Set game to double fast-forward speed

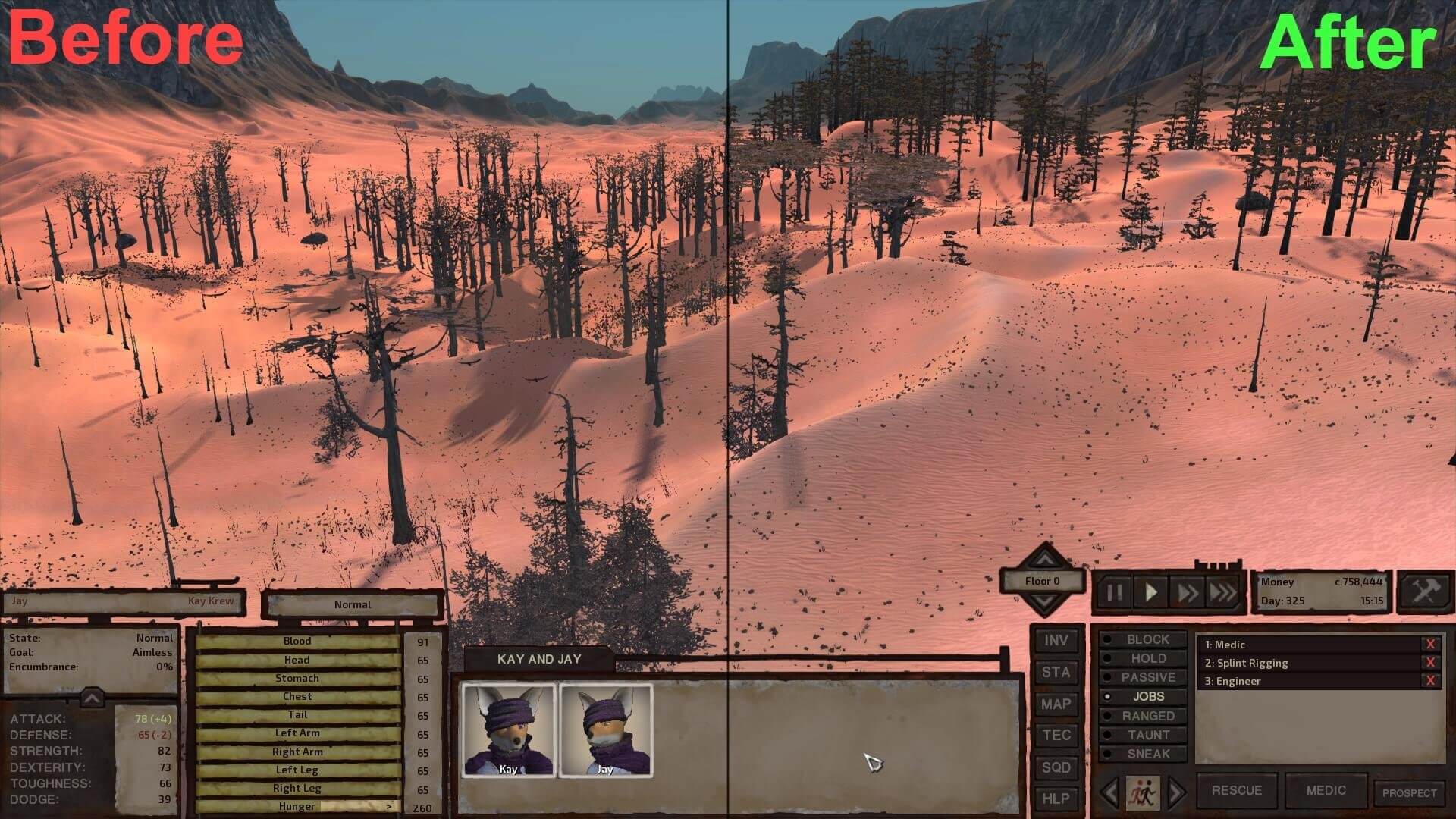(x=1187, y=592)
